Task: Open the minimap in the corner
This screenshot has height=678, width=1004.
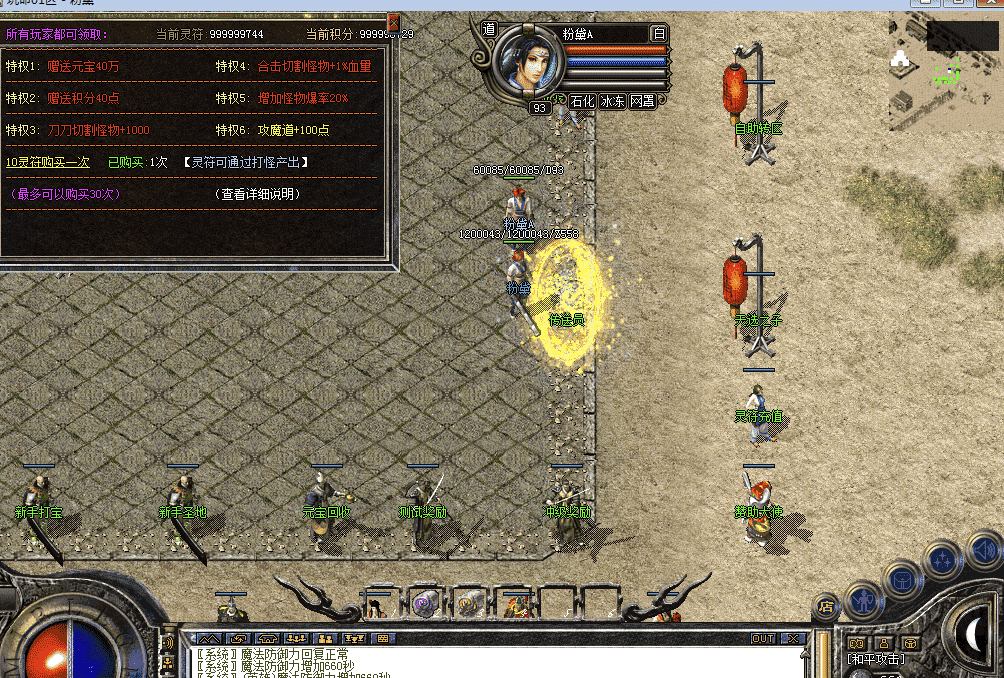Action: point(944,70)
